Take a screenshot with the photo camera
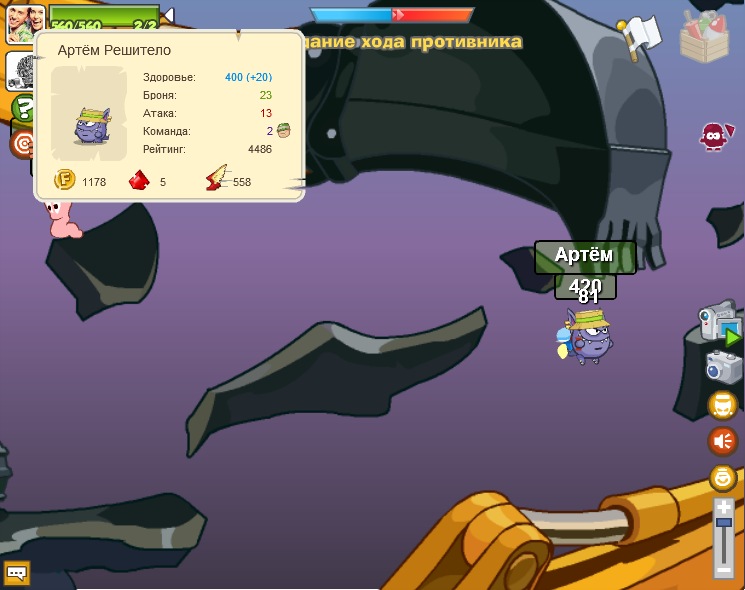 pyautogui.click(x=723, y=367)
